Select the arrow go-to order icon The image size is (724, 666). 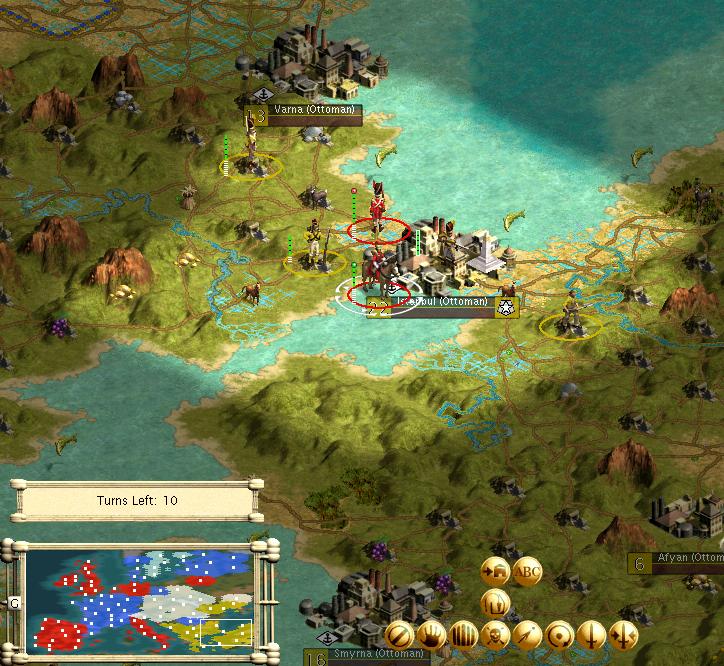pos(528,634)
